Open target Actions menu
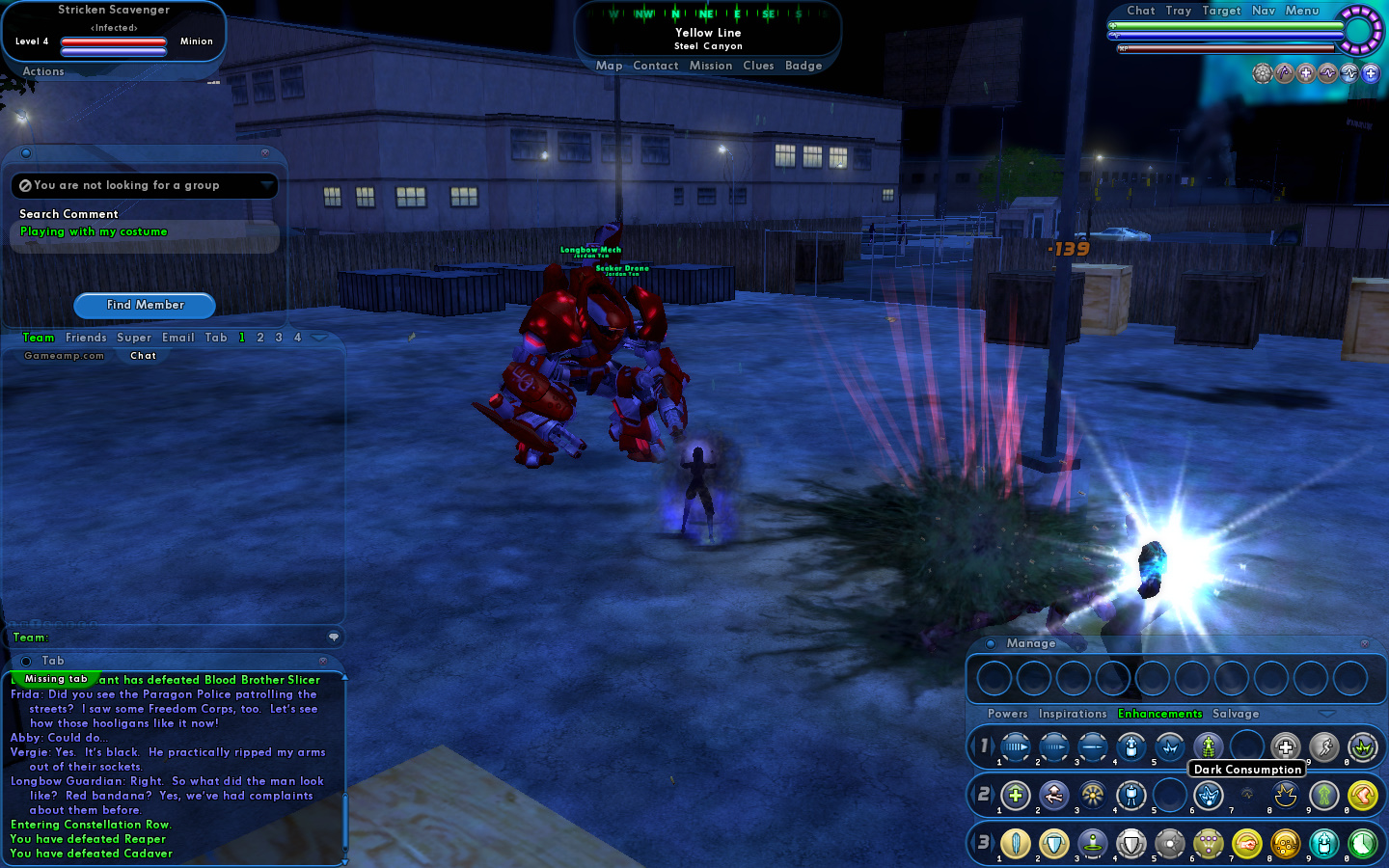 coord(43,71)
